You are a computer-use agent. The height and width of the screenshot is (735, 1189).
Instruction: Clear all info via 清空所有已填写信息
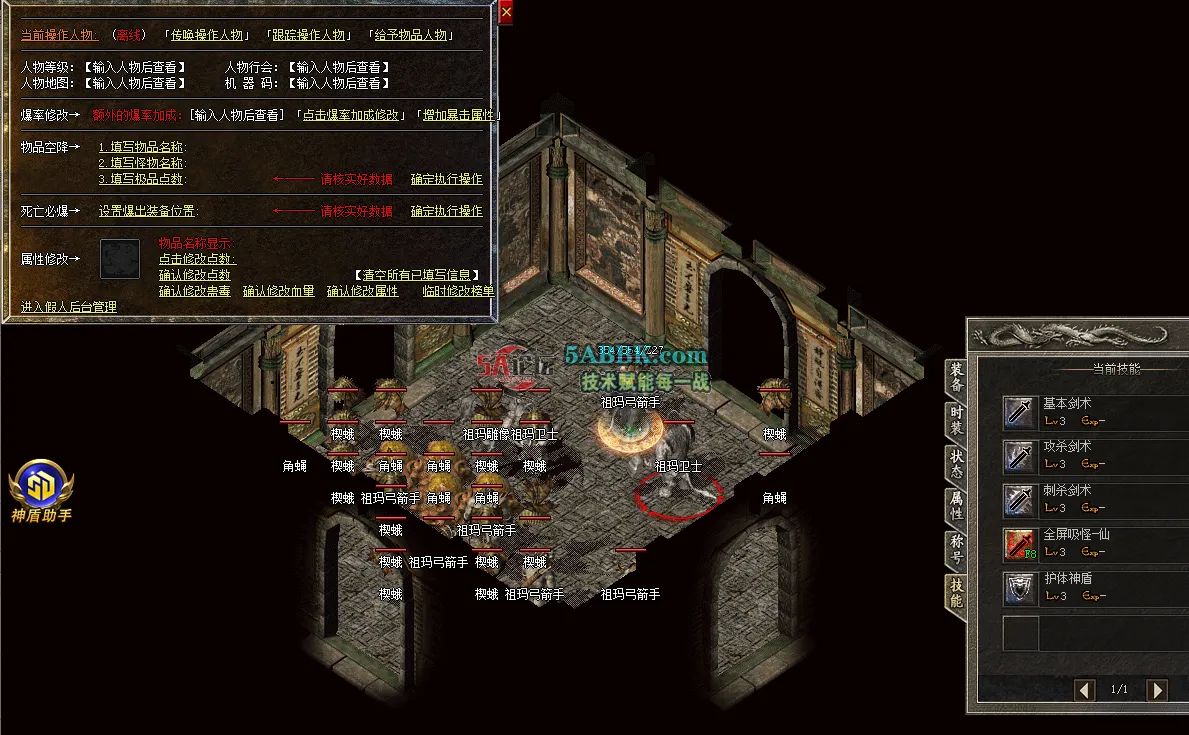pos(417,275)
